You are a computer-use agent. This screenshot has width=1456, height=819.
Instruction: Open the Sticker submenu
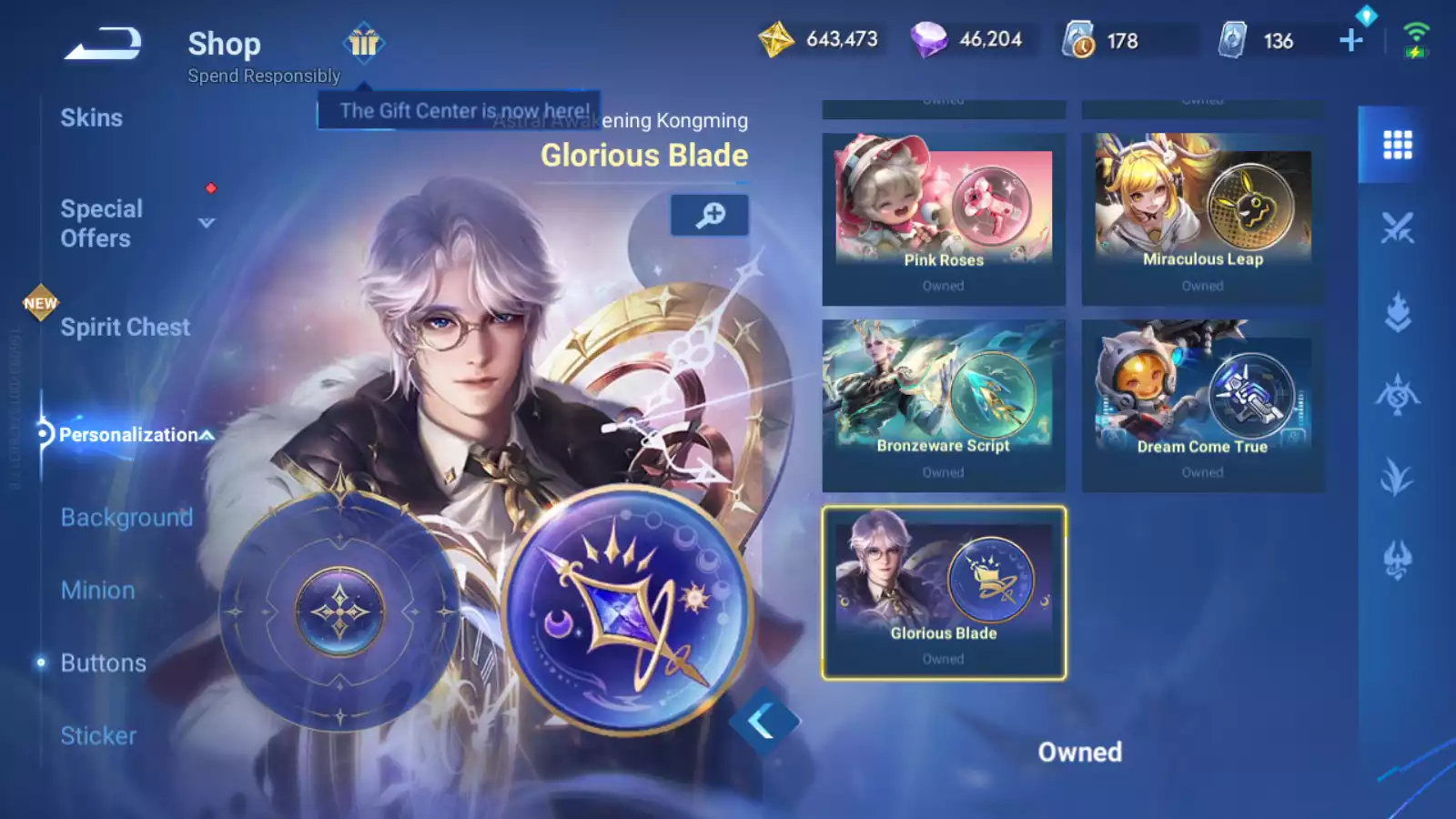[x=98, y=736]
